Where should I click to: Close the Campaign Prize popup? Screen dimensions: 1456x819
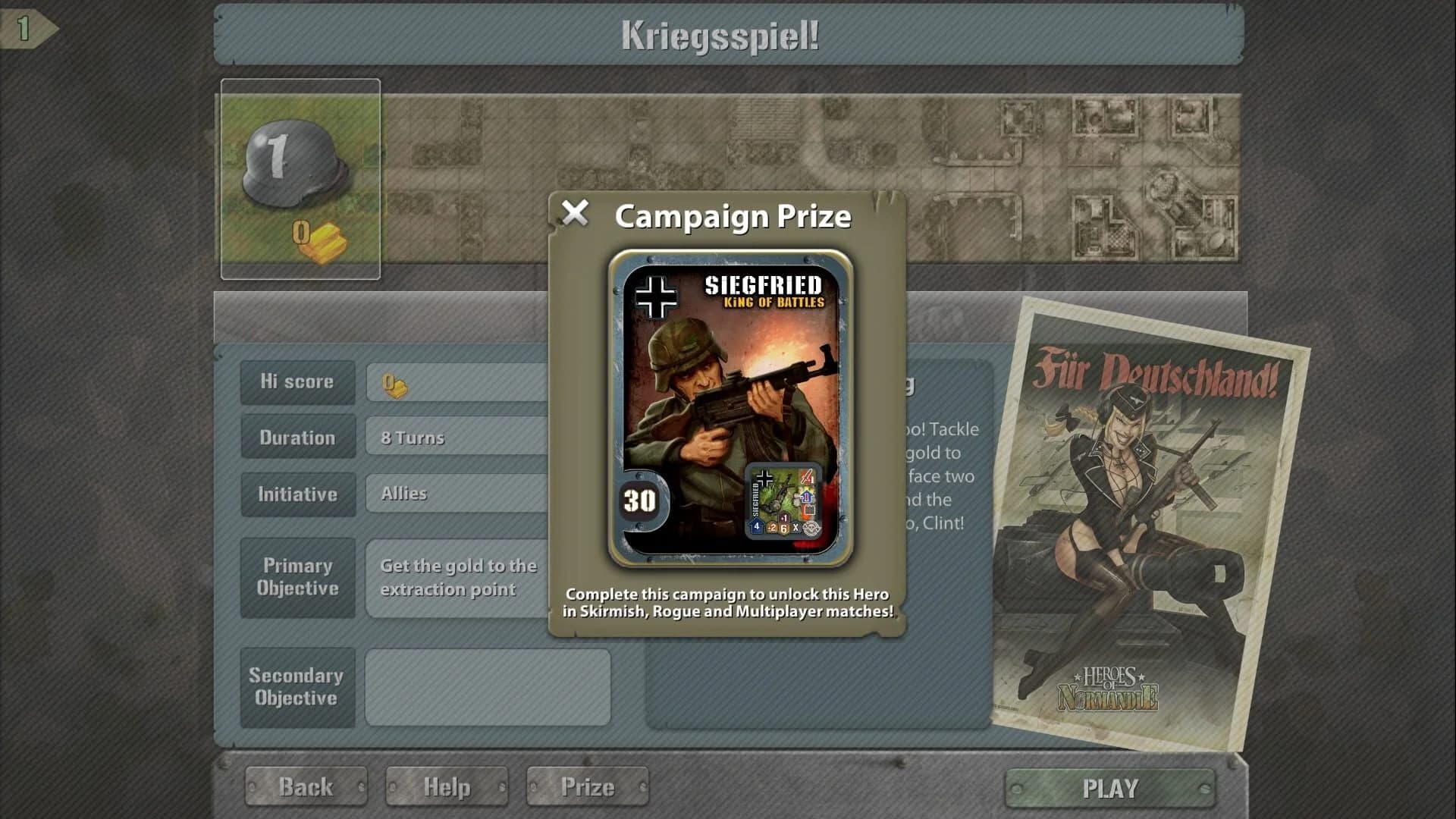tap(574, 215)
